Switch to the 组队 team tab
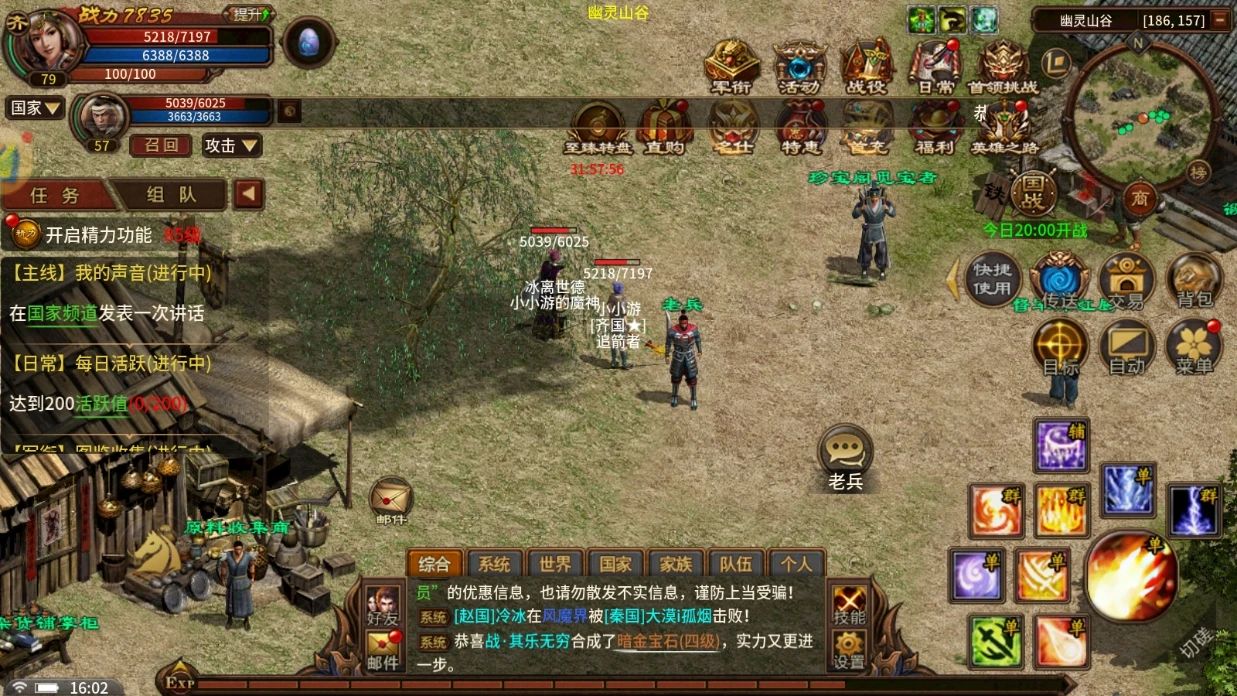The image size is (1237, 696). click(171, 194)
